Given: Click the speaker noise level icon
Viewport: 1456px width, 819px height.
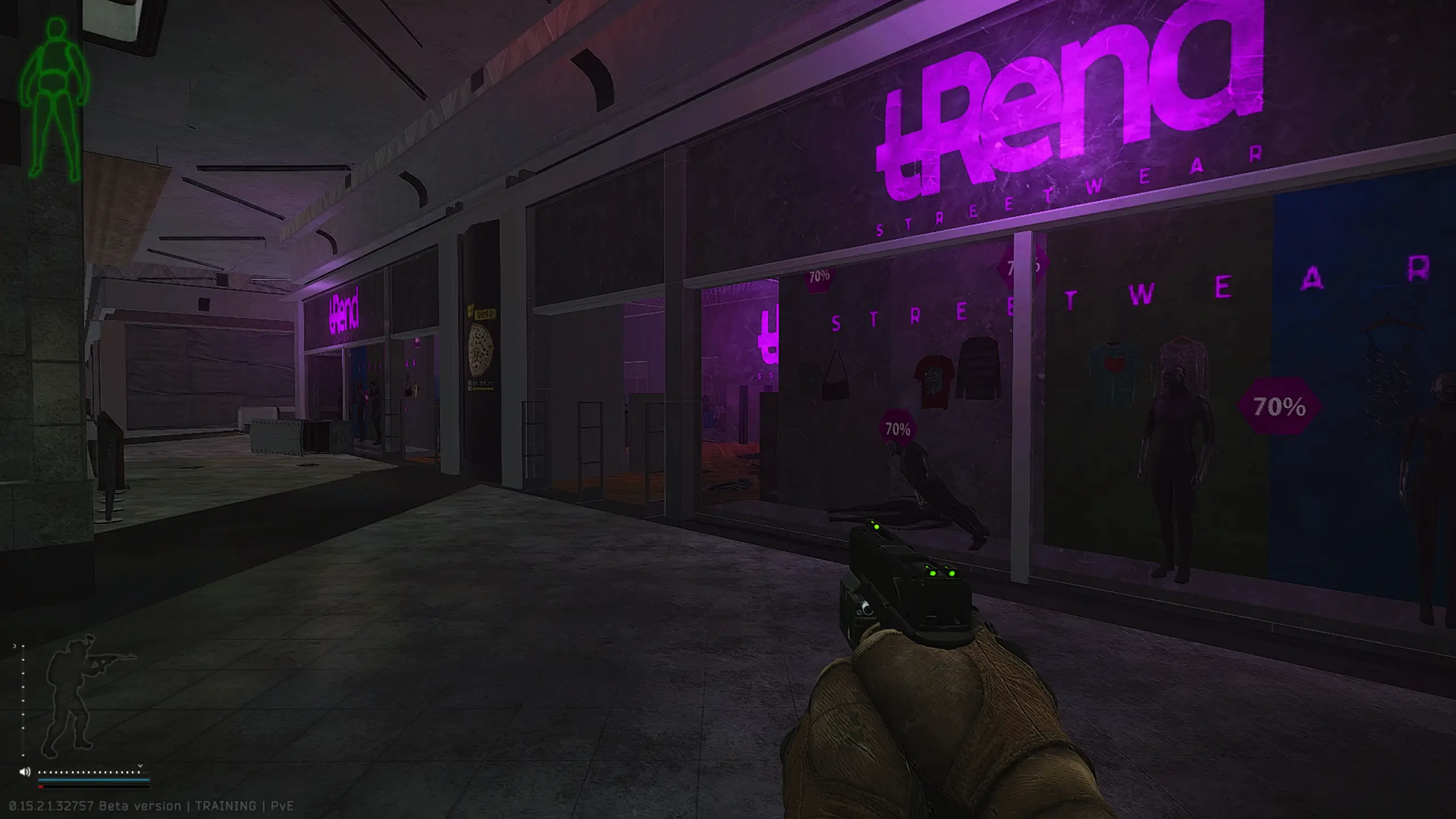Looking at the screenshot, I should point(24,772).
